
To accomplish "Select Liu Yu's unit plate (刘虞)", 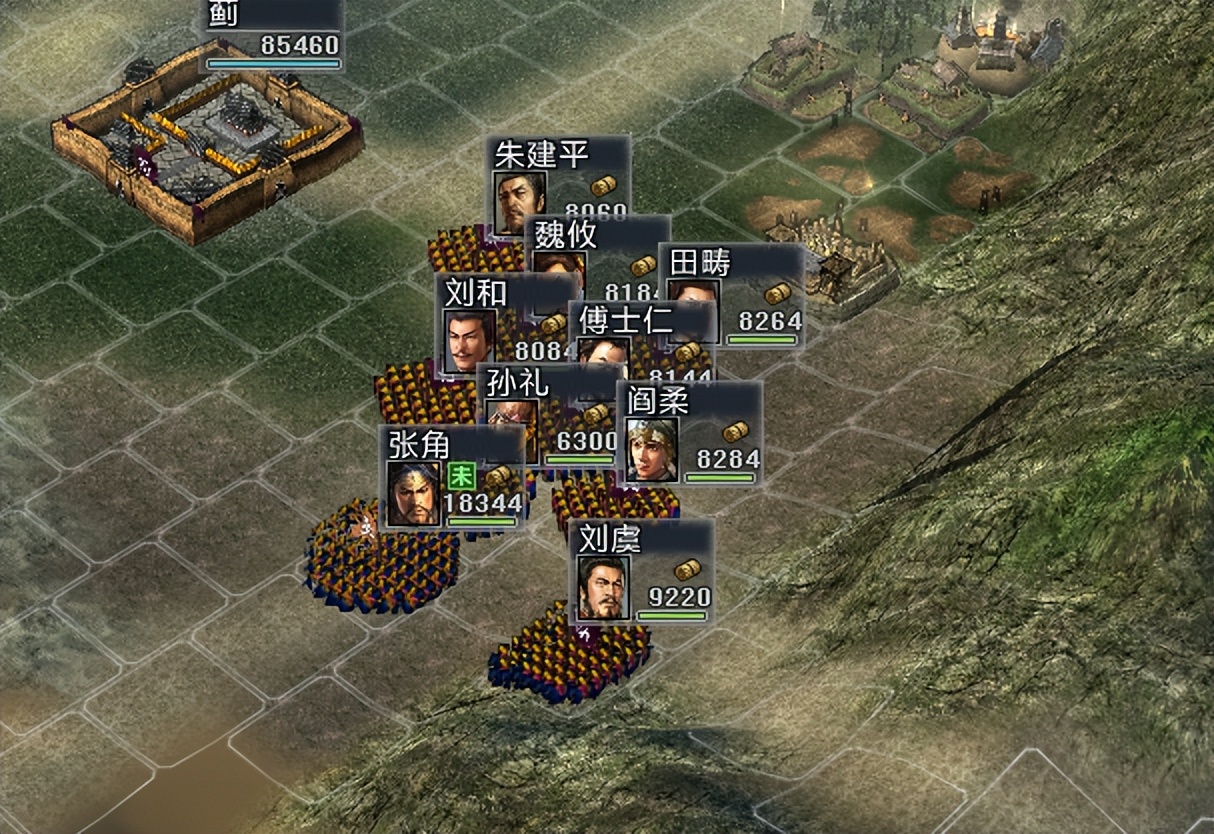I will coord(642,572).
